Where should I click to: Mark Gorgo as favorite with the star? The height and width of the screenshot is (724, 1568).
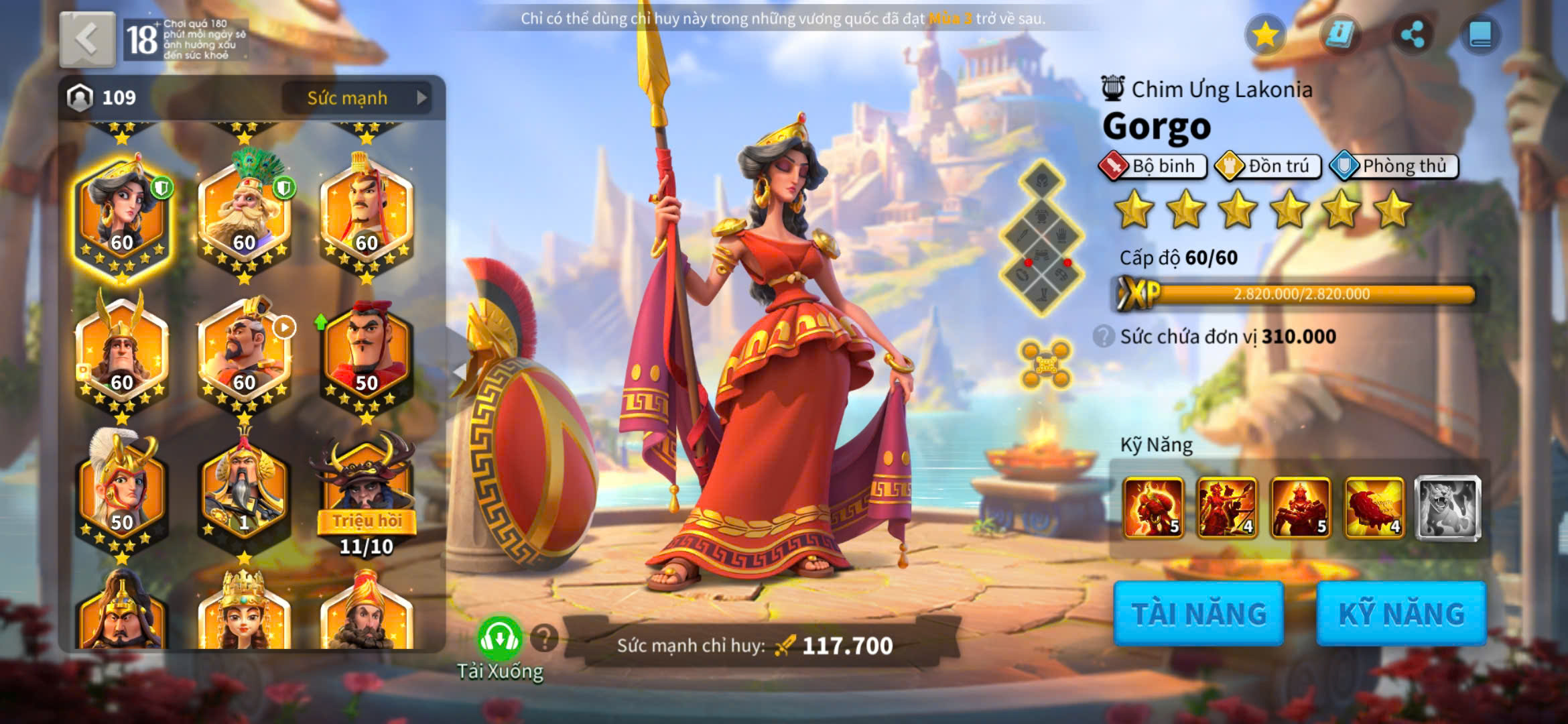[x=1265, y=35]
